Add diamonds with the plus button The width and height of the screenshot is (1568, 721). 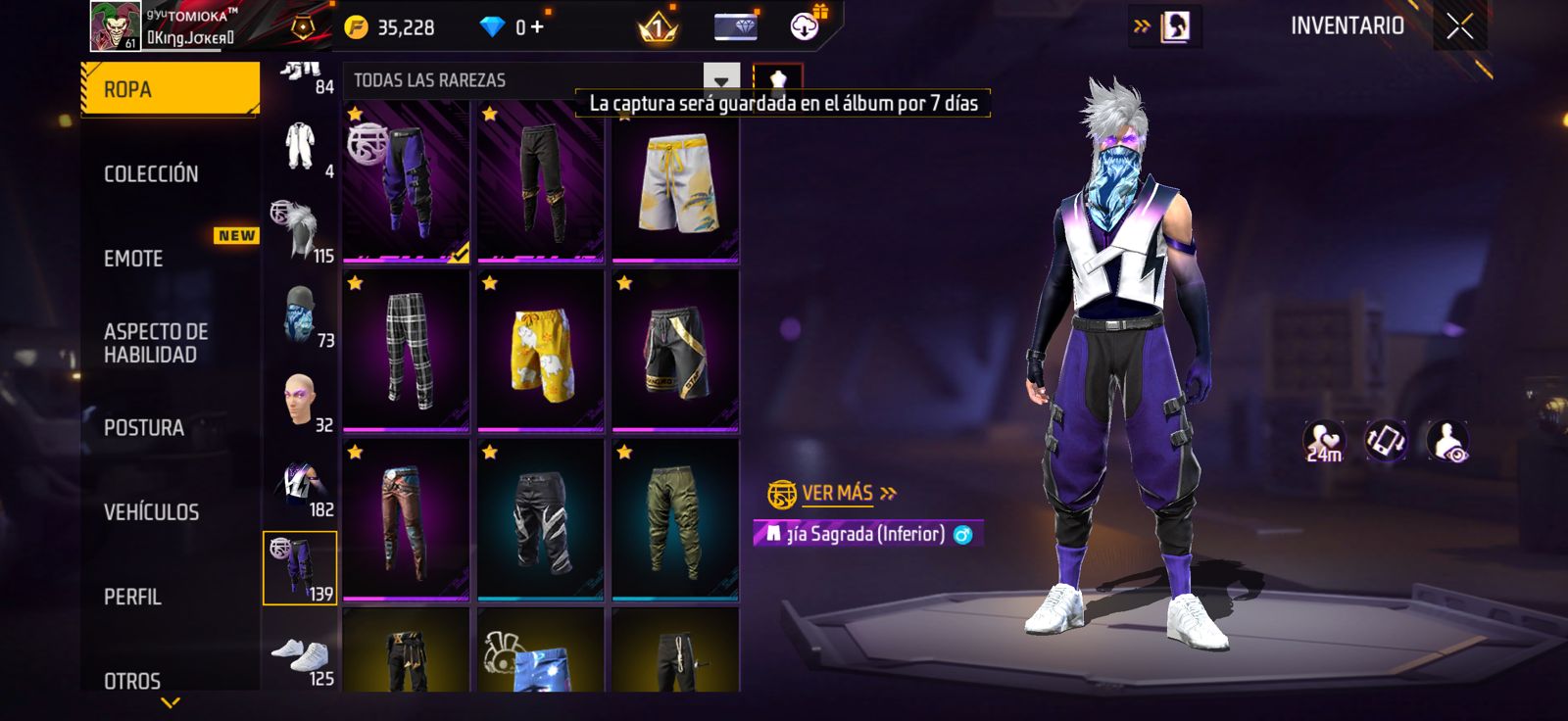(x=536, y=27)
